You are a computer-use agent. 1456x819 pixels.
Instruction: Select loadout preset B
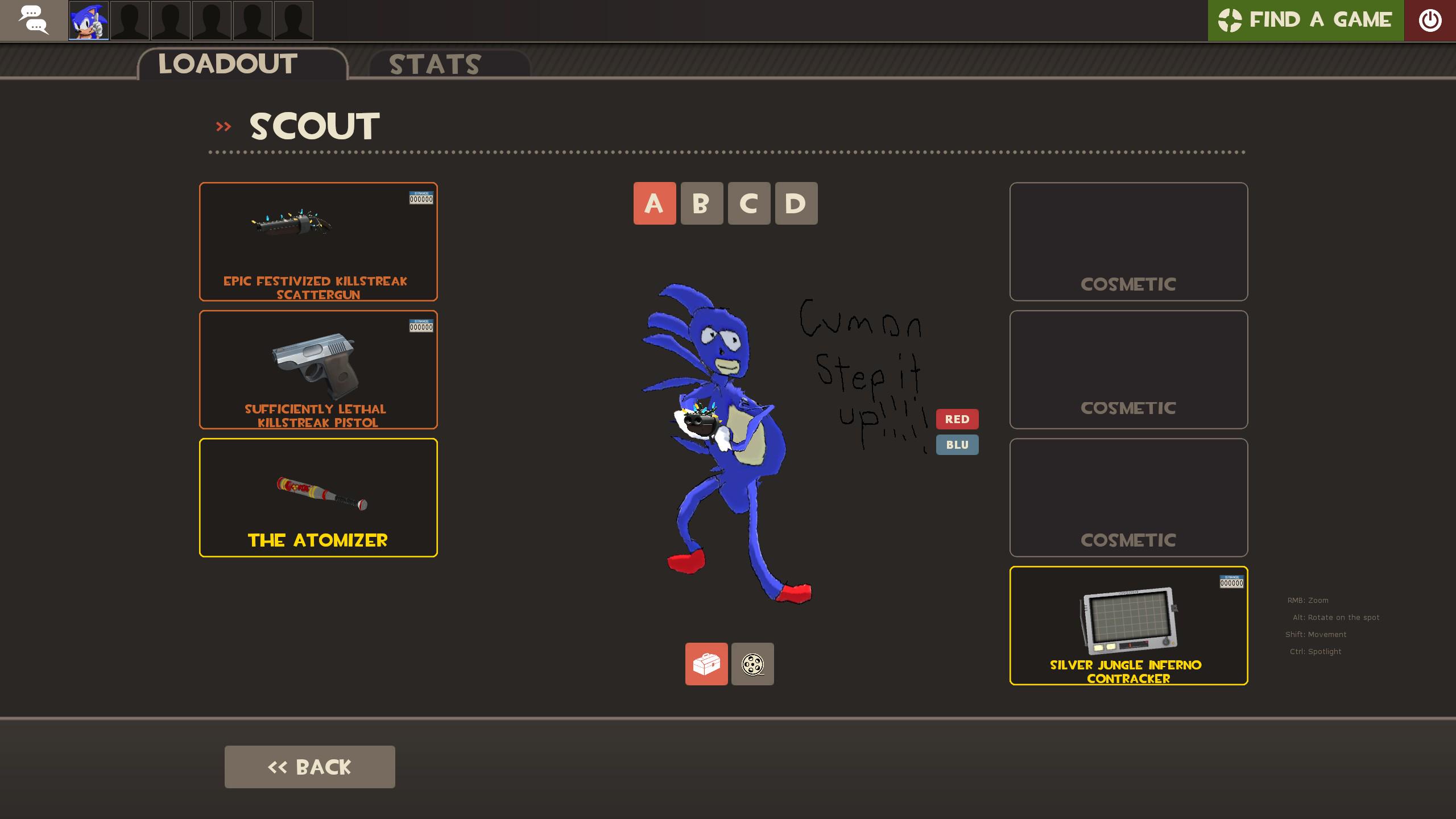coord(702,203)
